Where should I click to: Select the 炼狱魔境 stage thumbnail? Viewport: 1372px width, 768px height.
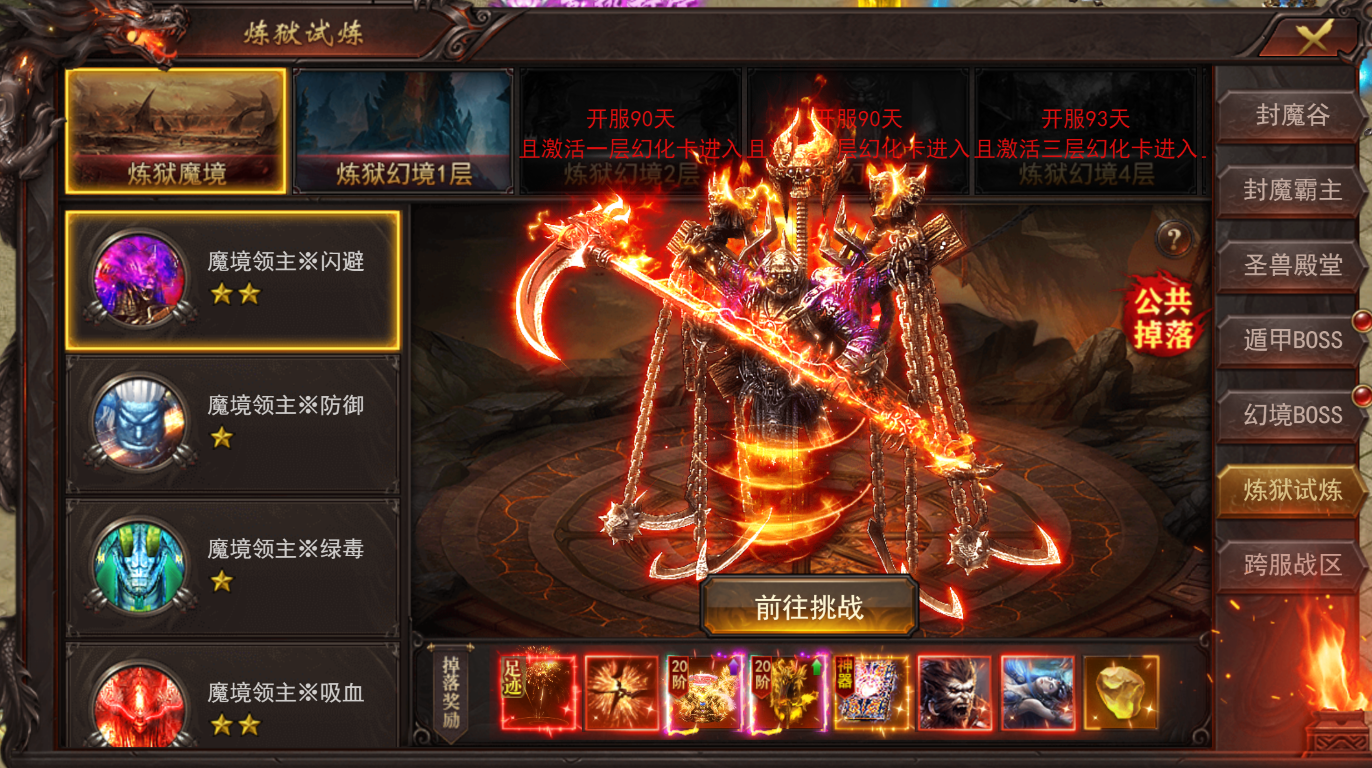(x=176, y=130)
